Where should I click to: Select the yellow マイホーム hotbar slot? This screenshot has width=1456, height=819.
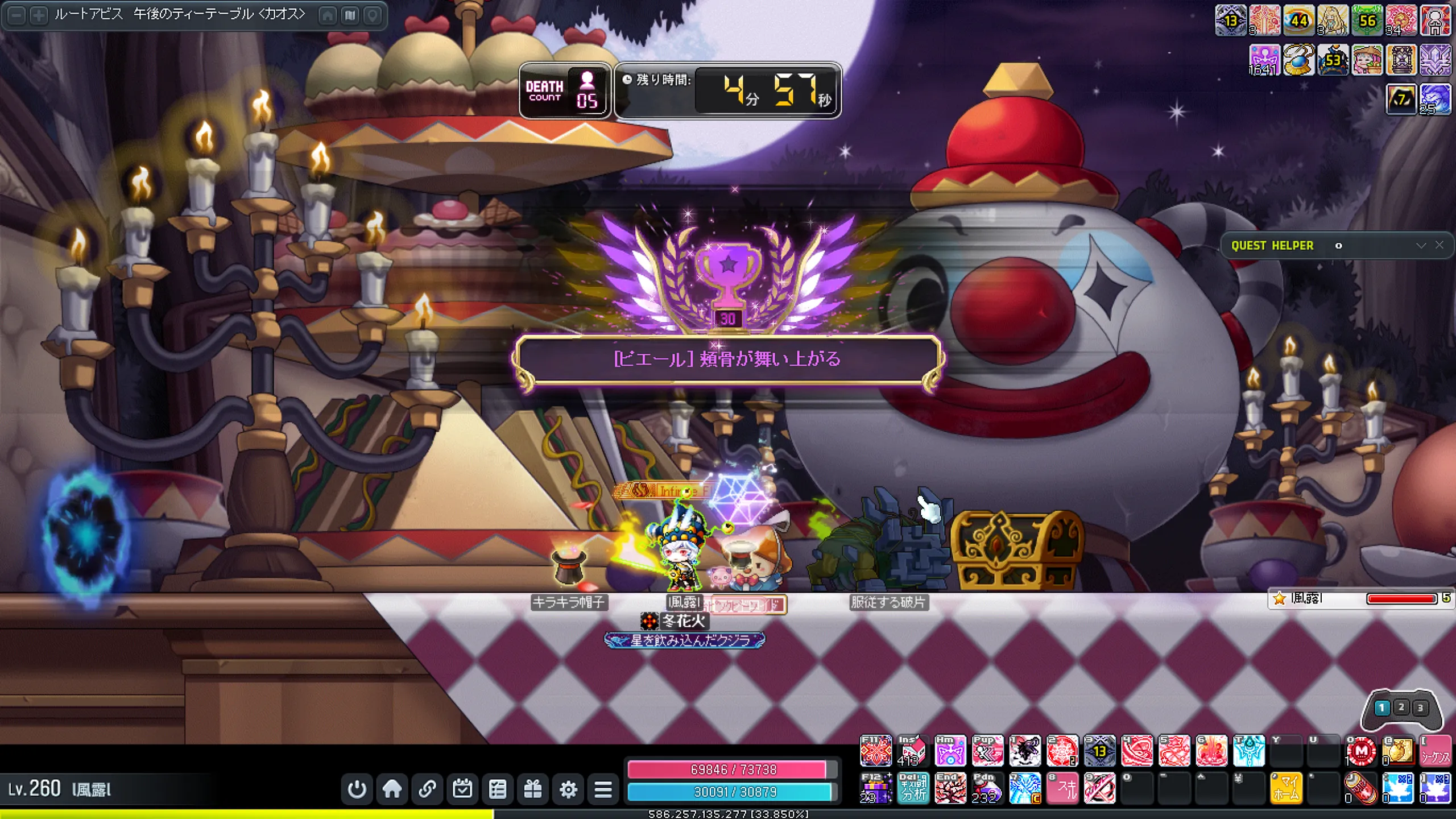coord(1286,788)
